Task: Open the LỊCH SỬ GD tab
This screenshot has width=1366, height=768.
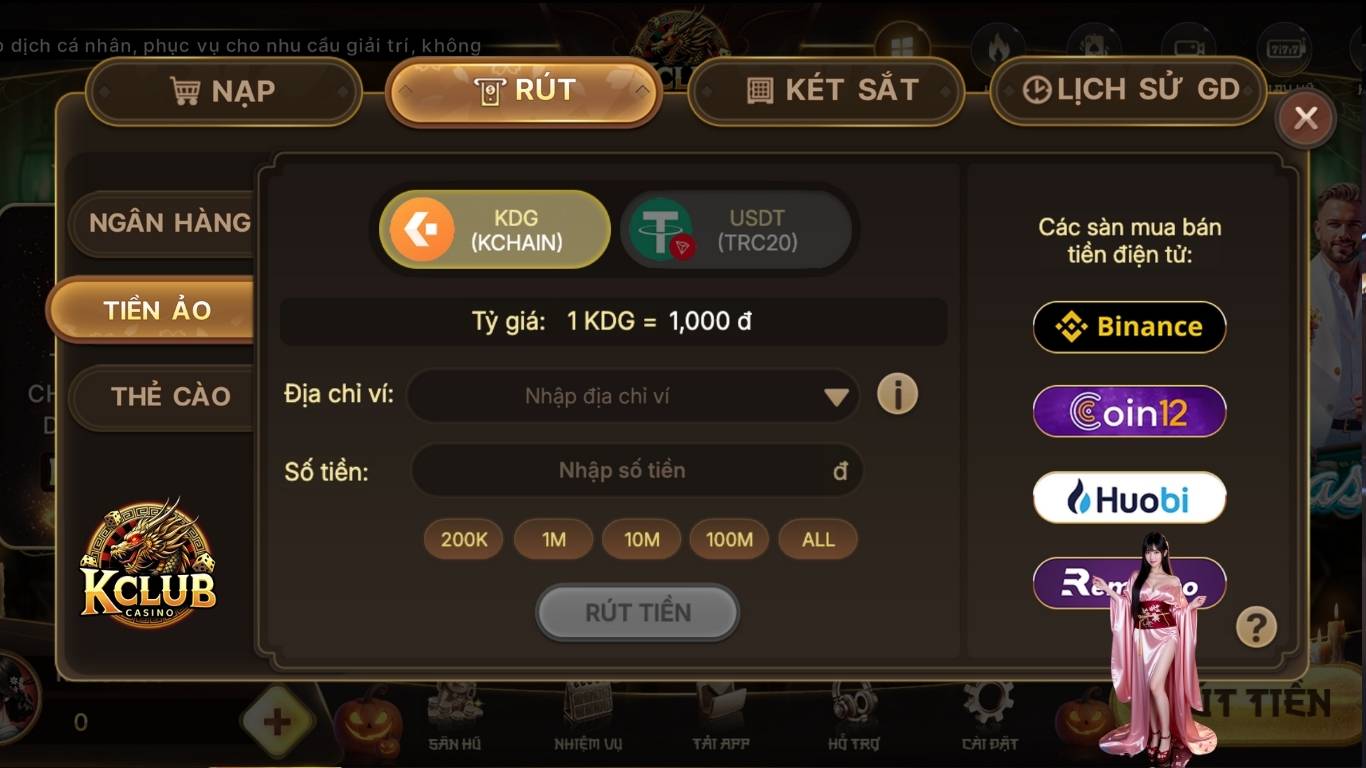Action: pyautogui.click(x=1128, y=89)
